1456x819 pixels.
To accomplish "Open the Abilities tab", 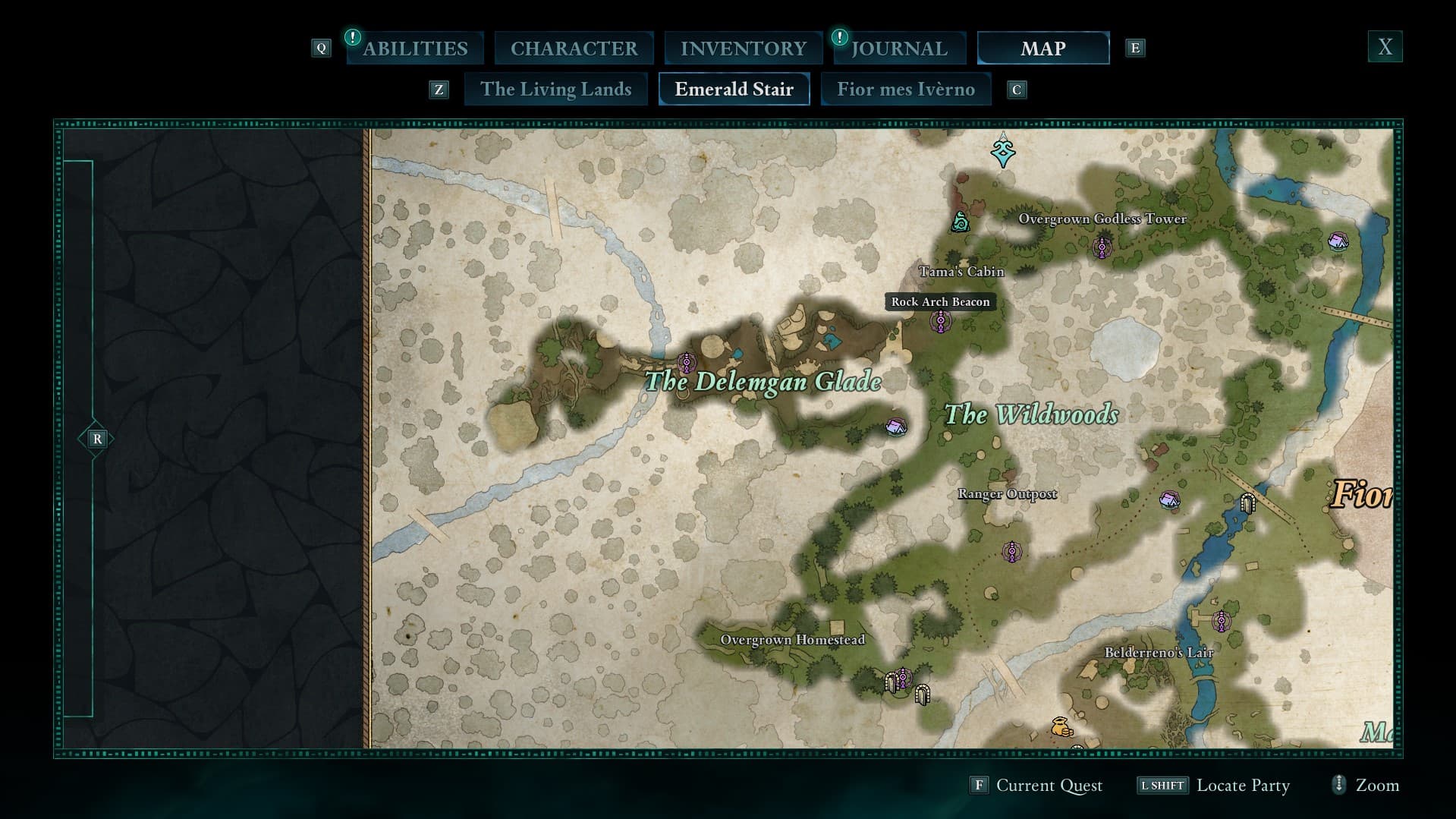I will point(415,49).
